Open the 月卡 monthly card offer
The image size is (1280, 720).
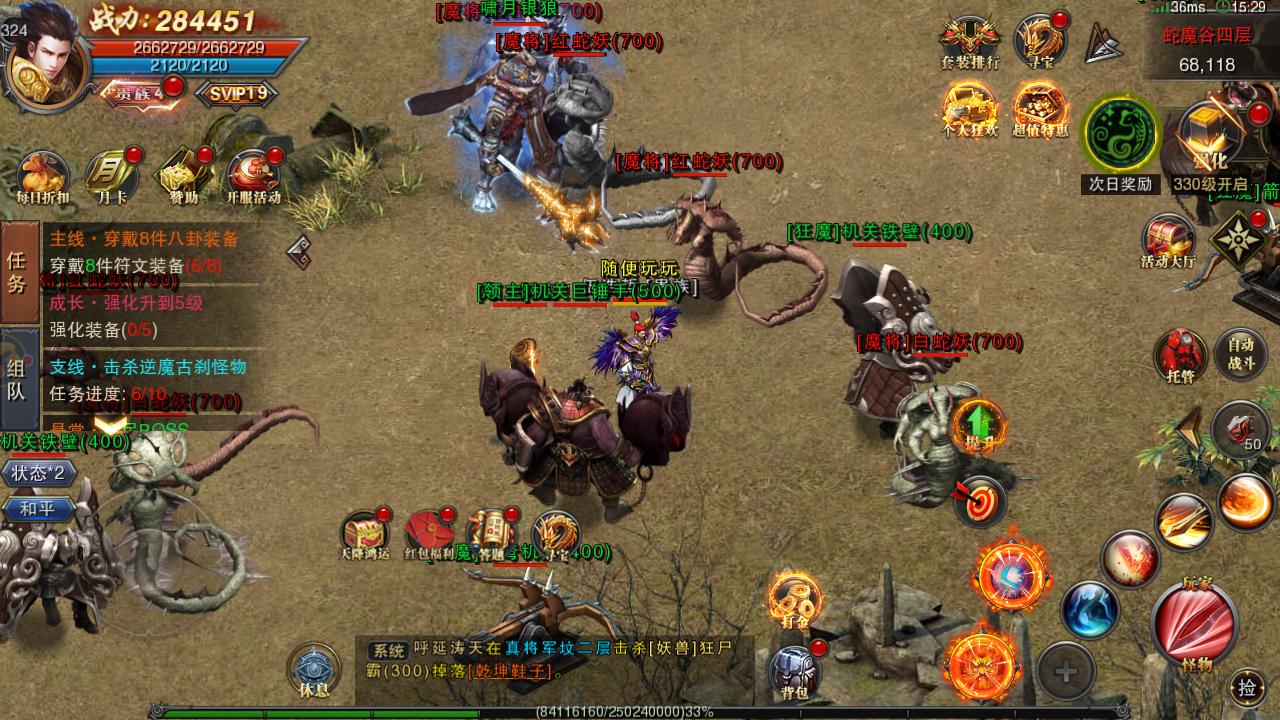[x=111, y=177]
